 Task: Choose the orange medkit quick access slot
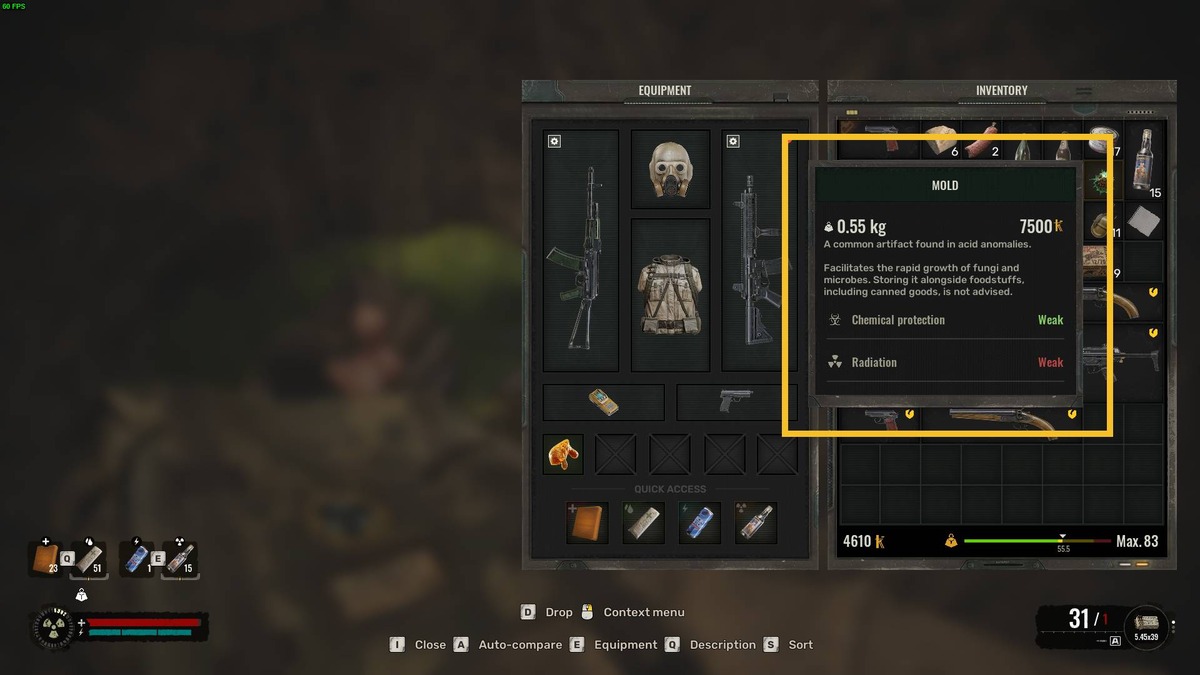click(x=586, y=523)
